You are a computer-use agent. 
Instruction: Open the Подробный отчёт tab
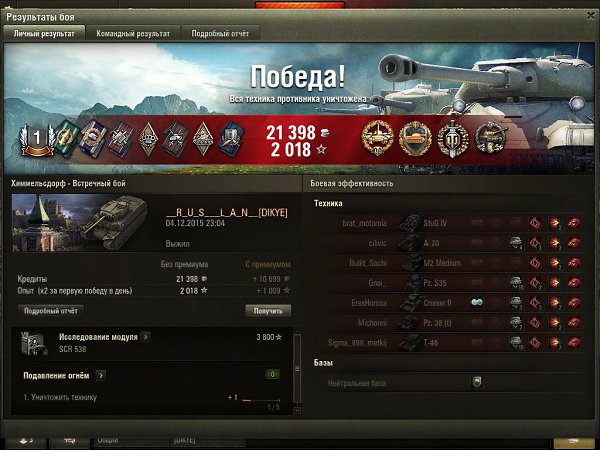tap(220, 33)
